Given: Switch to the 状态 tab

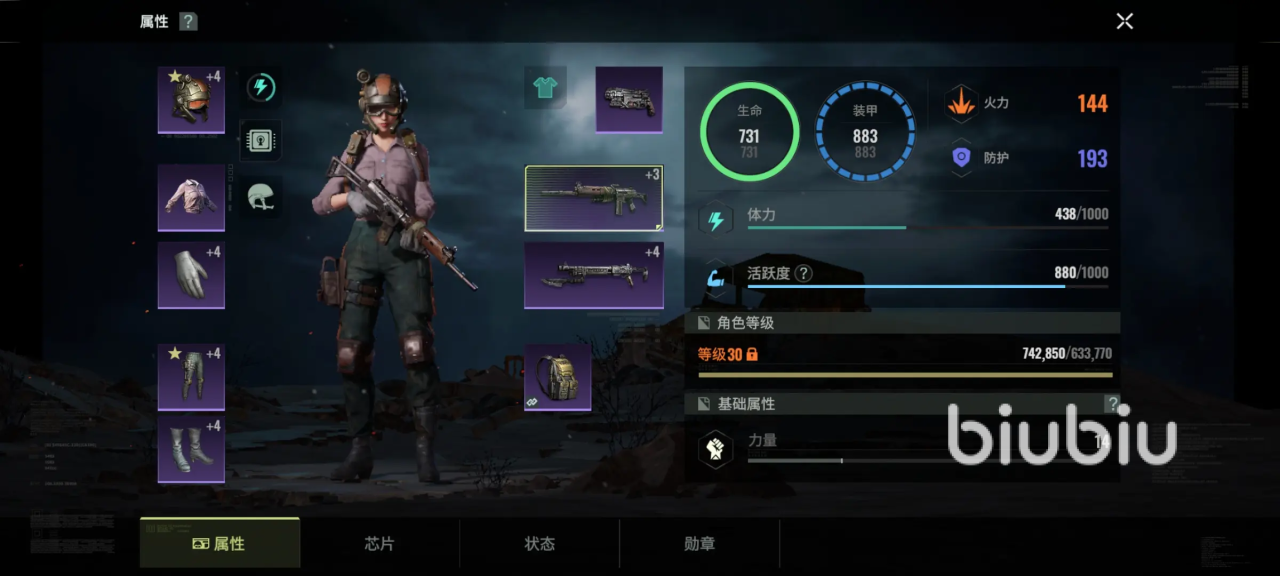Looking at the screenshot, I should point(540,544).
